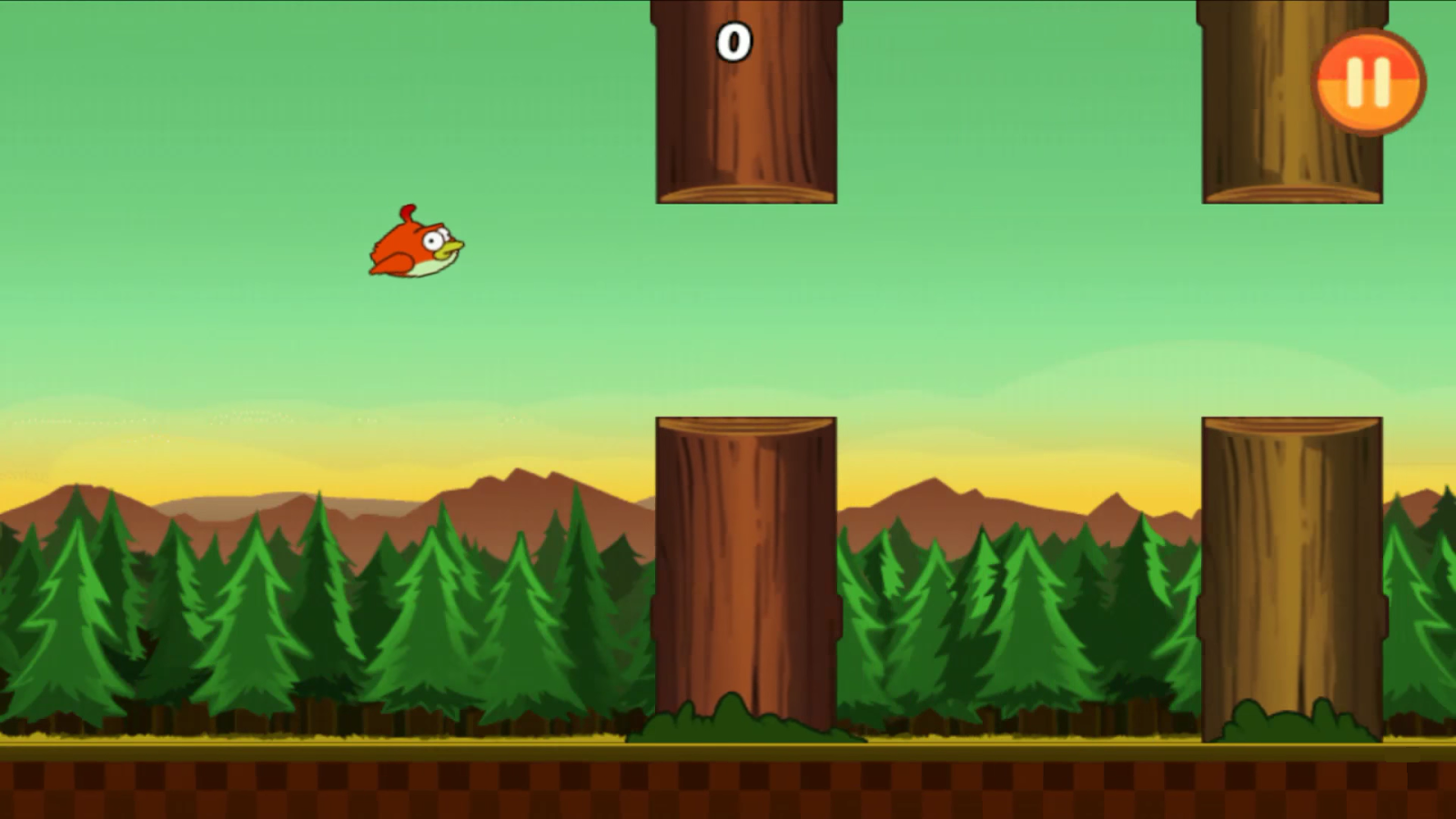
Task: Tap the bush at the middle log's base
Action: point(742,723)
